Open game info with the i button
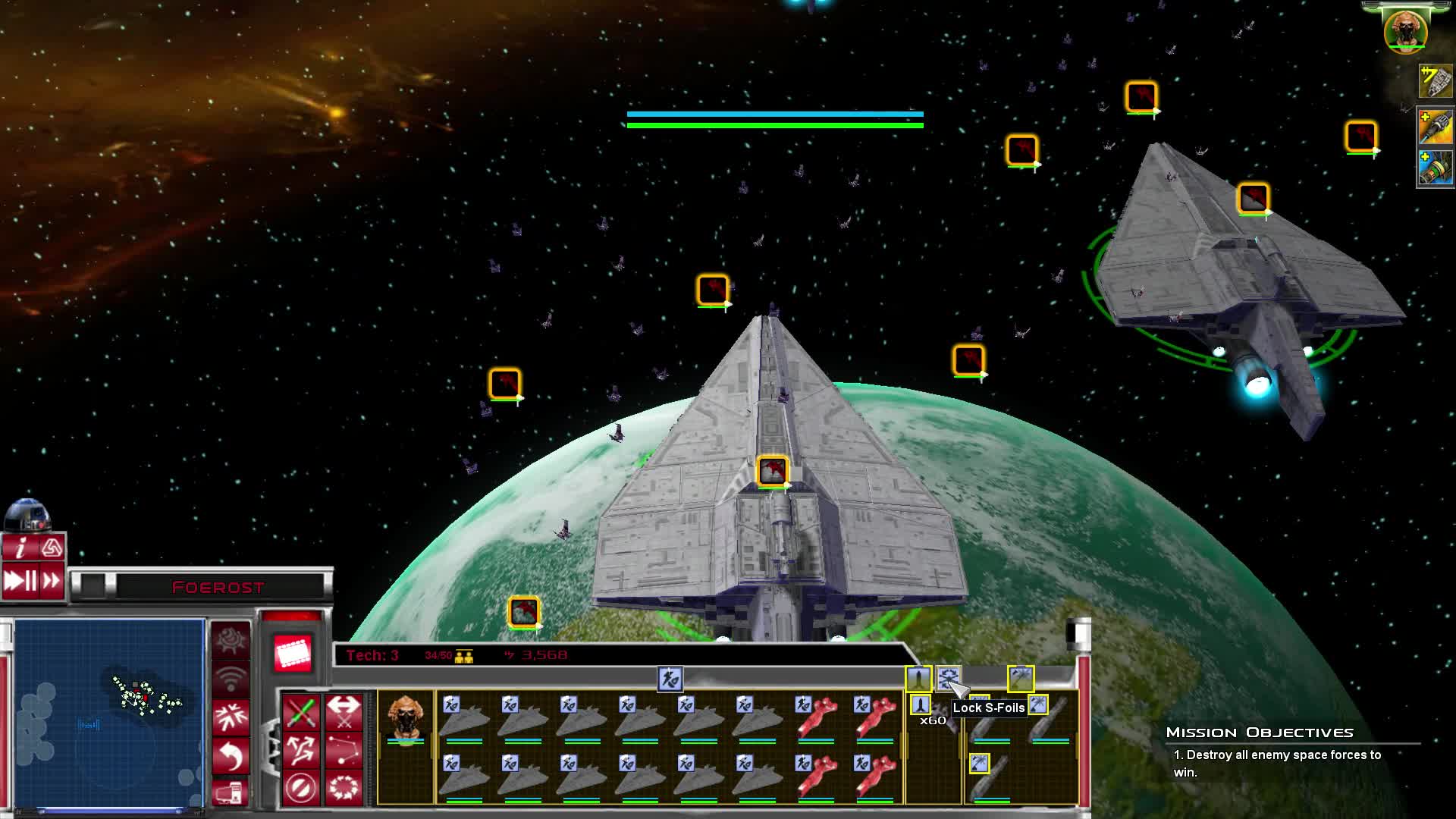Viewport: 1456px width, 819px height. click(20, 548)
